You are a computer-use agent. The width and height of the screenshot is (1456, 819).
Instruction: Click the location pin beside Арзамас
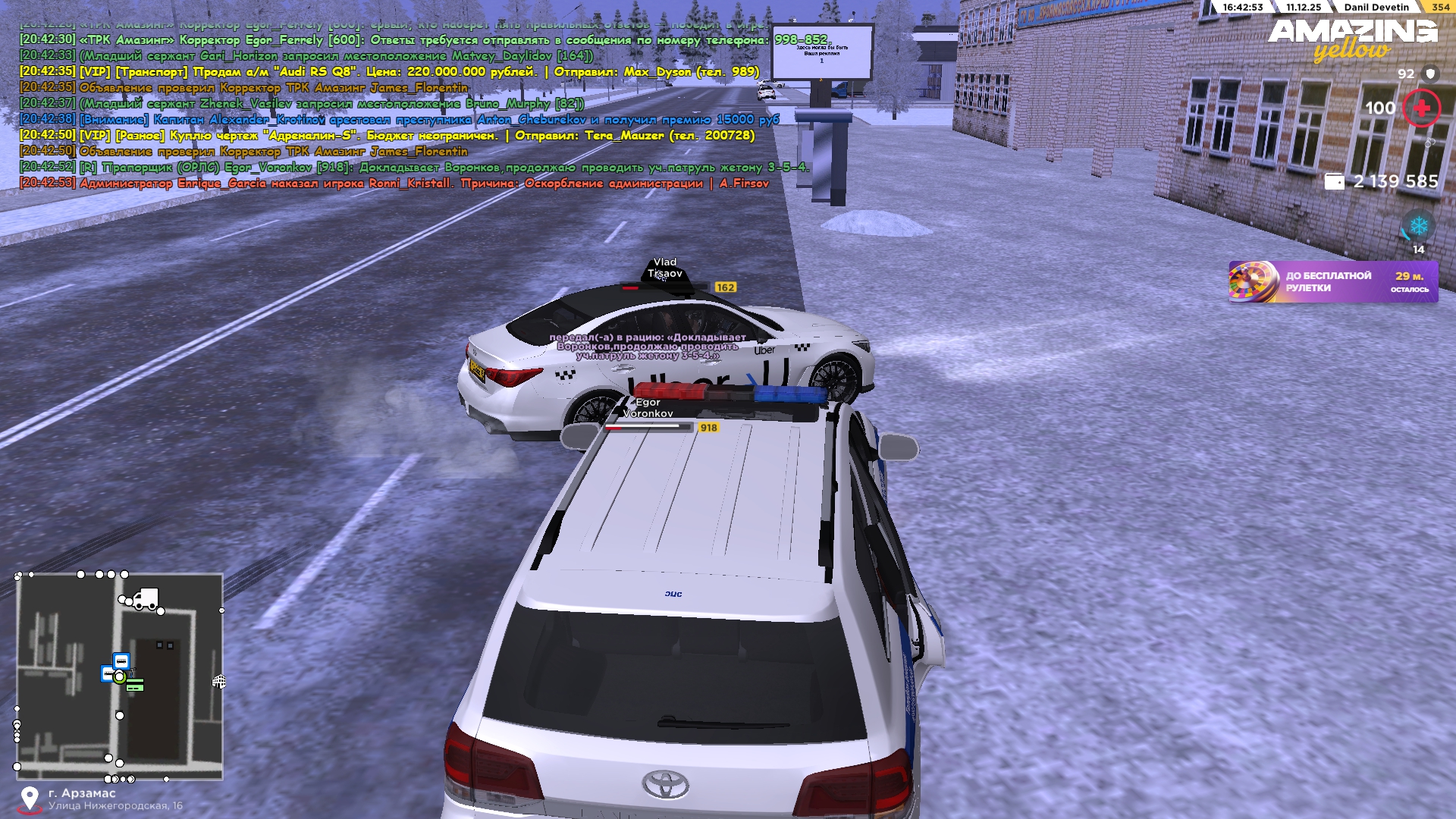[30, 799]
